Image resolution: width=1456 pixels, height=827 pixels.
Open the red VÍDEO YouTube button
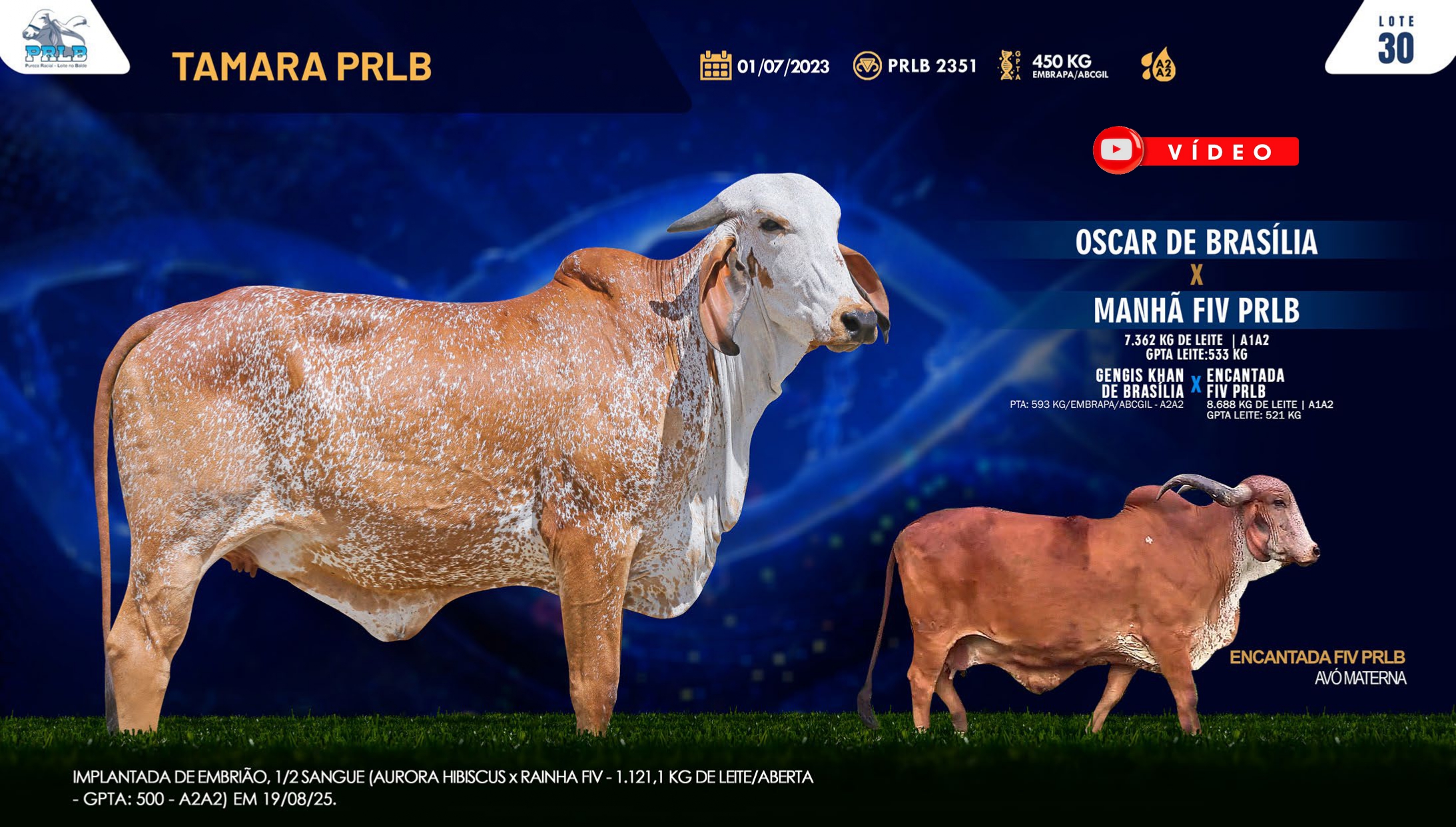pyautogui.click(x=1196, y=151)
